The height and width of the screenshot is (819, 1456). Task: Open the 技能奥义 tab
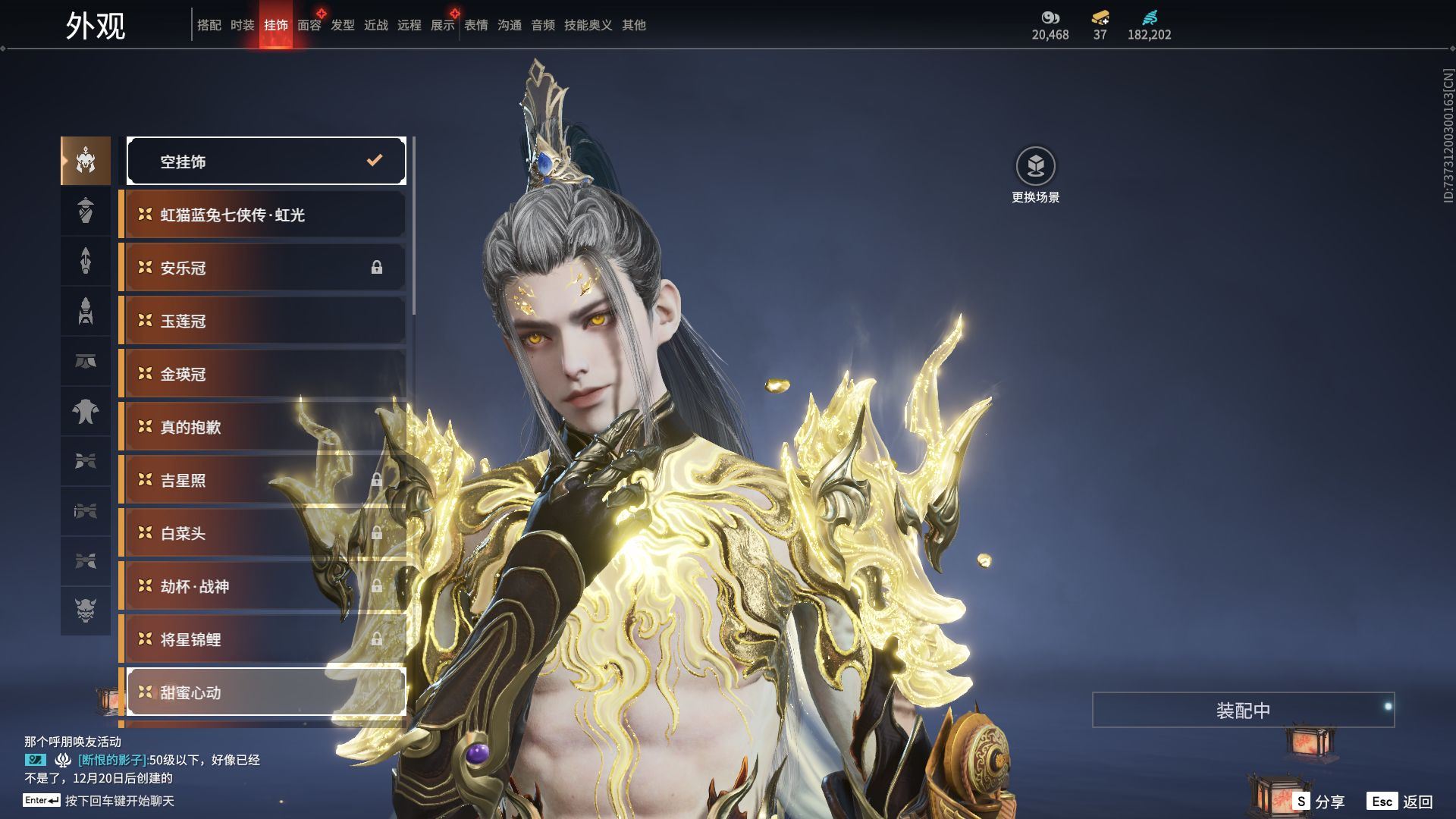588,25
